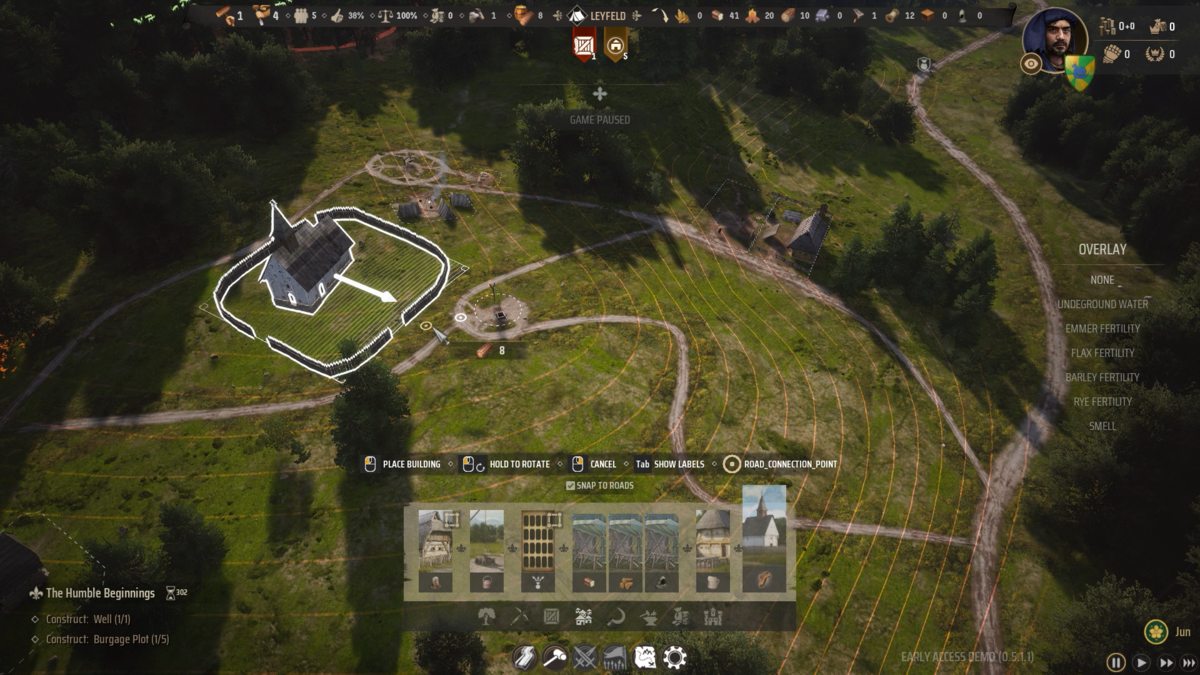
Task: Choose the well building card
Action: [x=486, y=550]
